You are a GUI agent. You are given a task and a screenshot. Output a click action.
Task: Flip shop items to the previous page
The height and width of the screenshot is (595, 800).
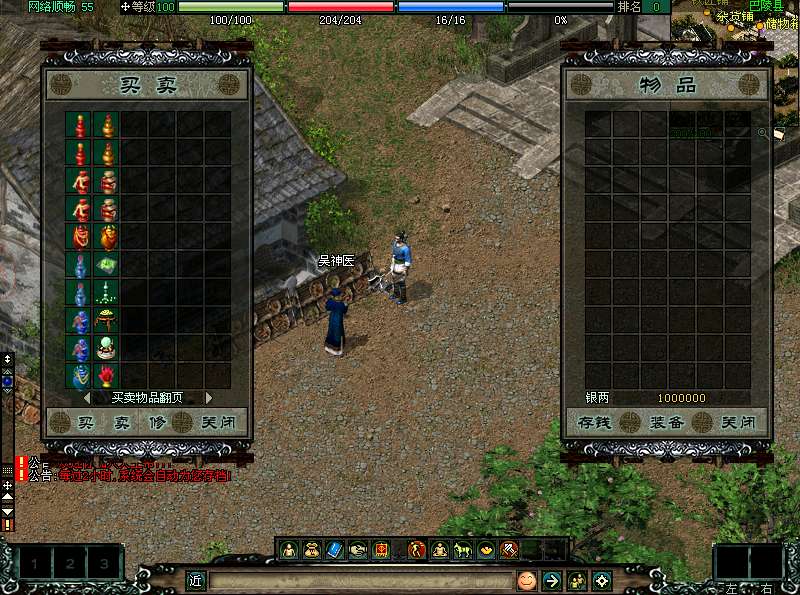point(87,397)
